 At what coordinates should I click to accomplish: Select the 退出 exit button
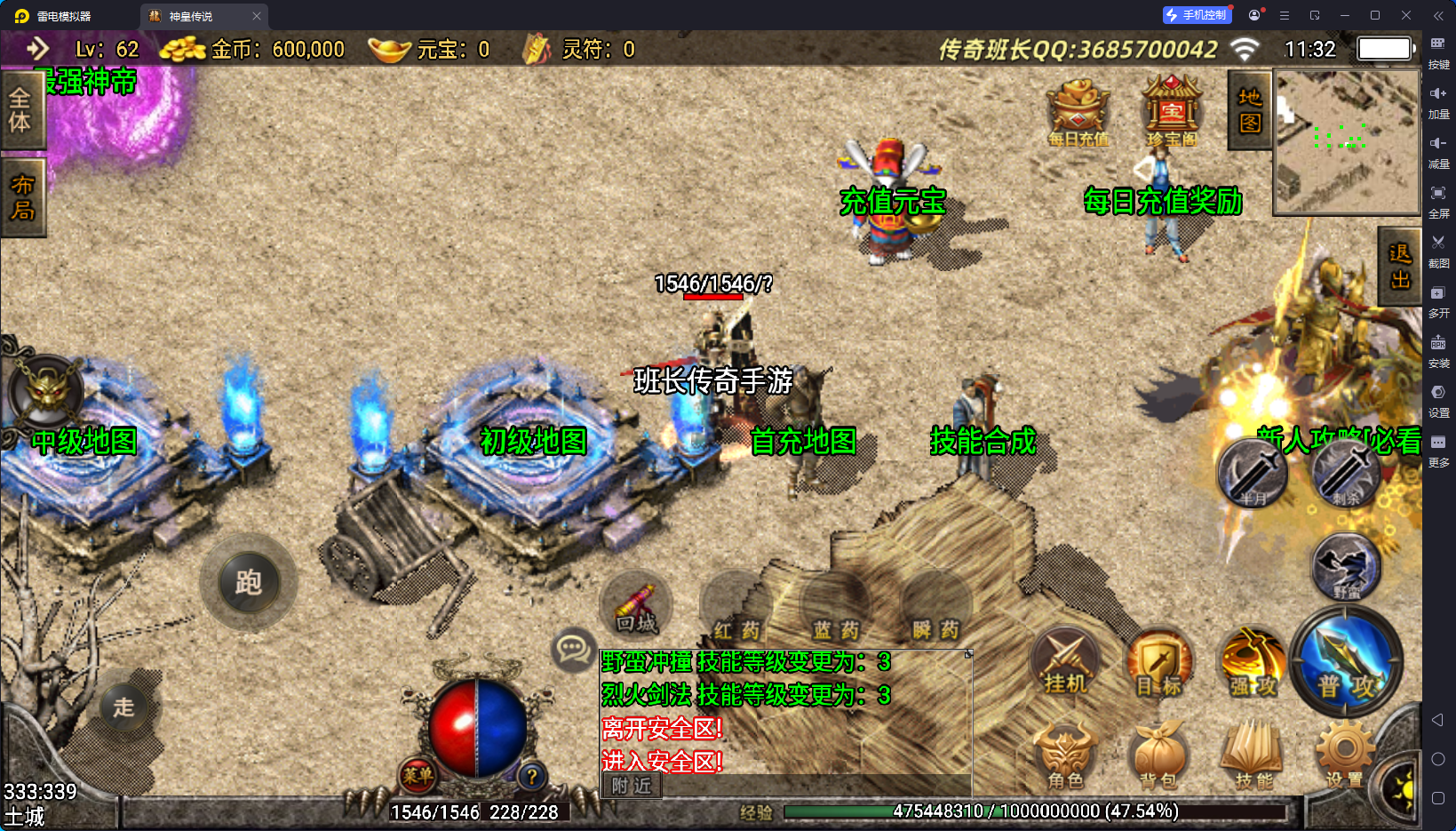1399,266
